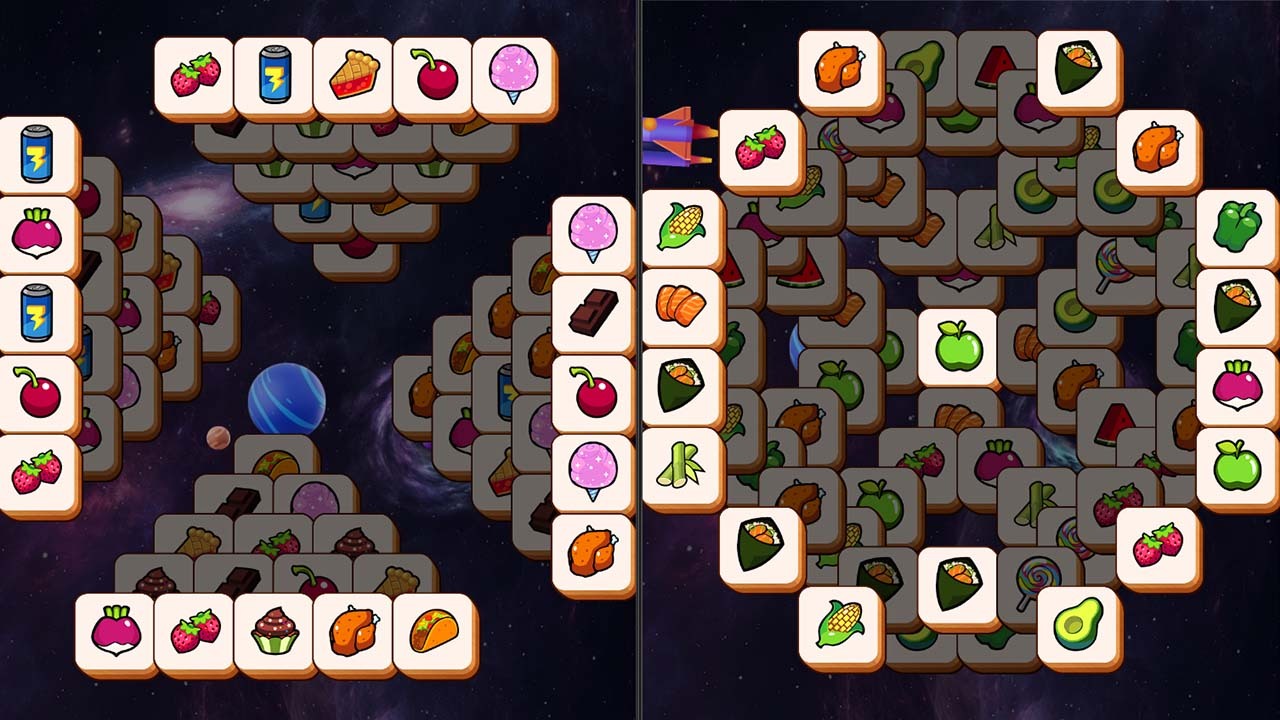Tap the uncovered taco tile
Viewport: 1280px width, 720px height.
(x=433, y=632)
